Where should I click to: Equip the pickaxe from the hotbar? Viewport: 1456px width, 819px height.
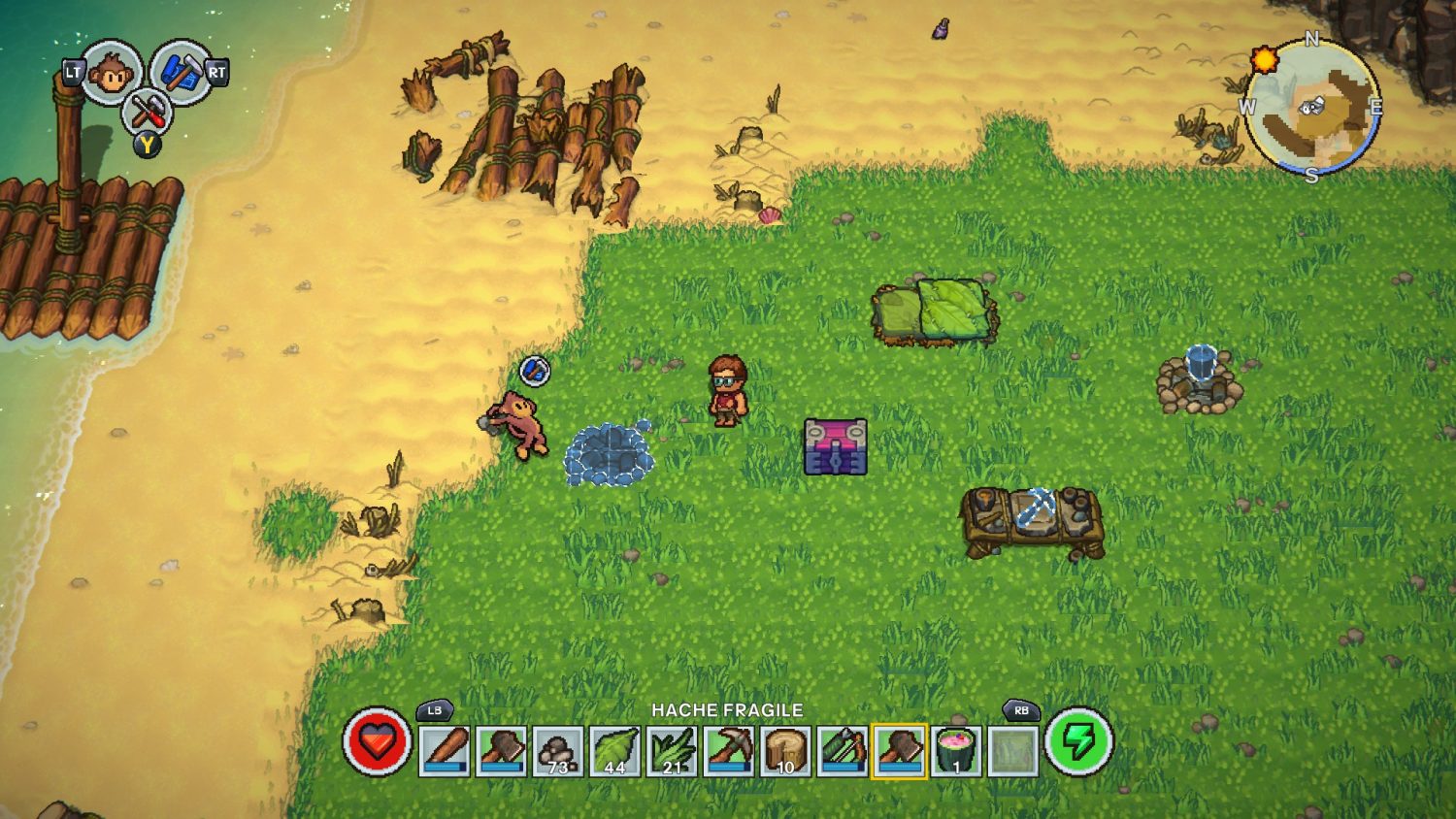point(728,750)
